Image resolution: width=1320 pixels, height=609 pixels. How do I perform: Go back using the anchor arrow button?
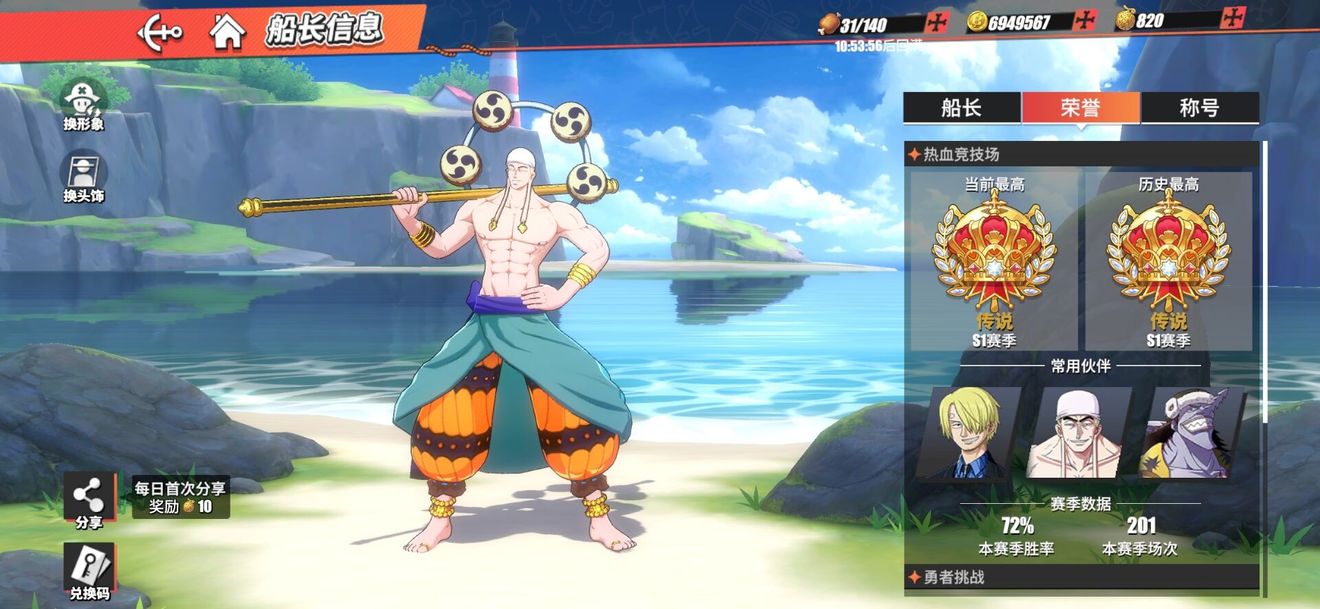coord(160,32)
